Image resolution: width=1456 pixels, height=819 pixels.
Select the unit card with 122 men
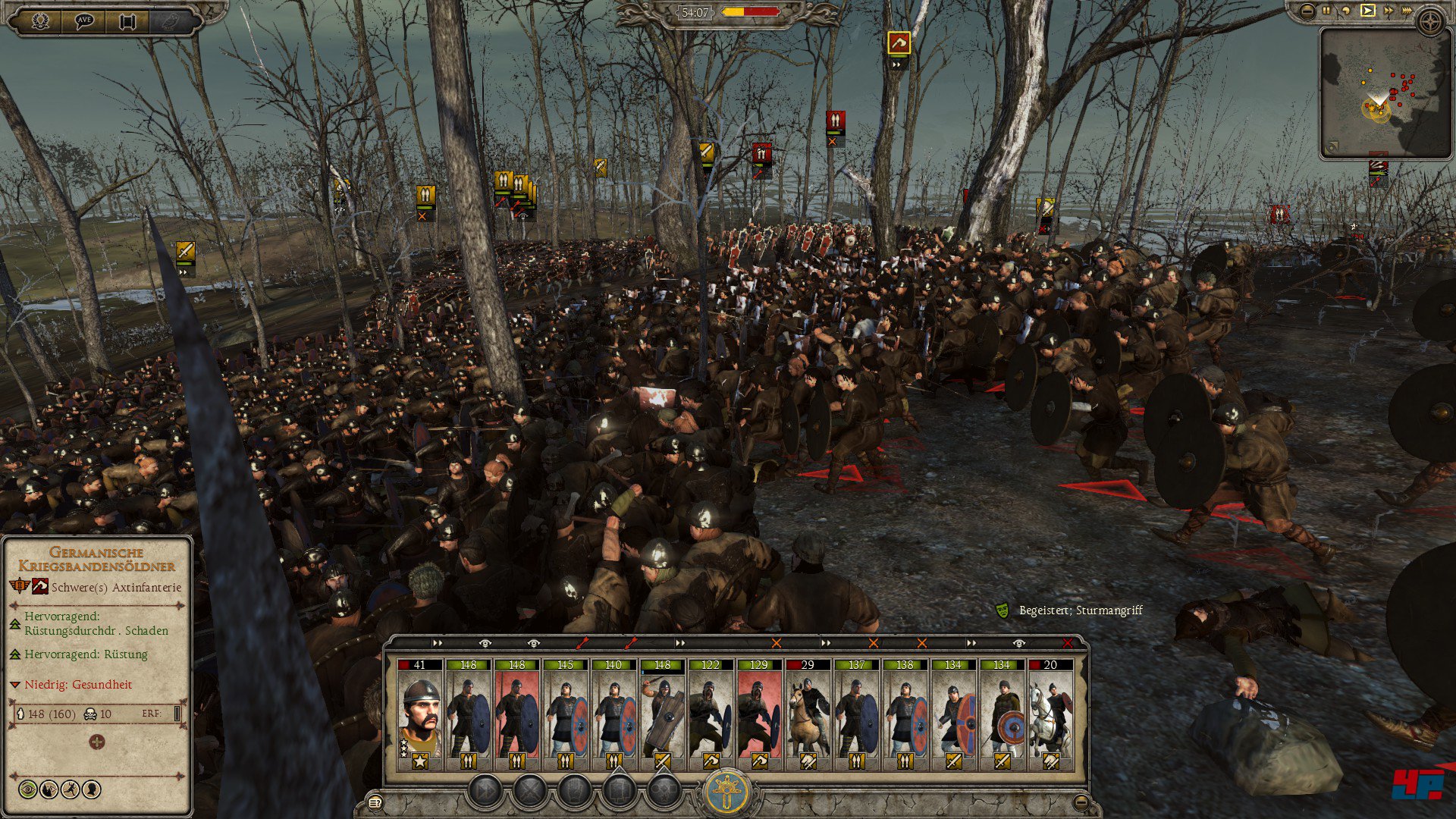711,714
